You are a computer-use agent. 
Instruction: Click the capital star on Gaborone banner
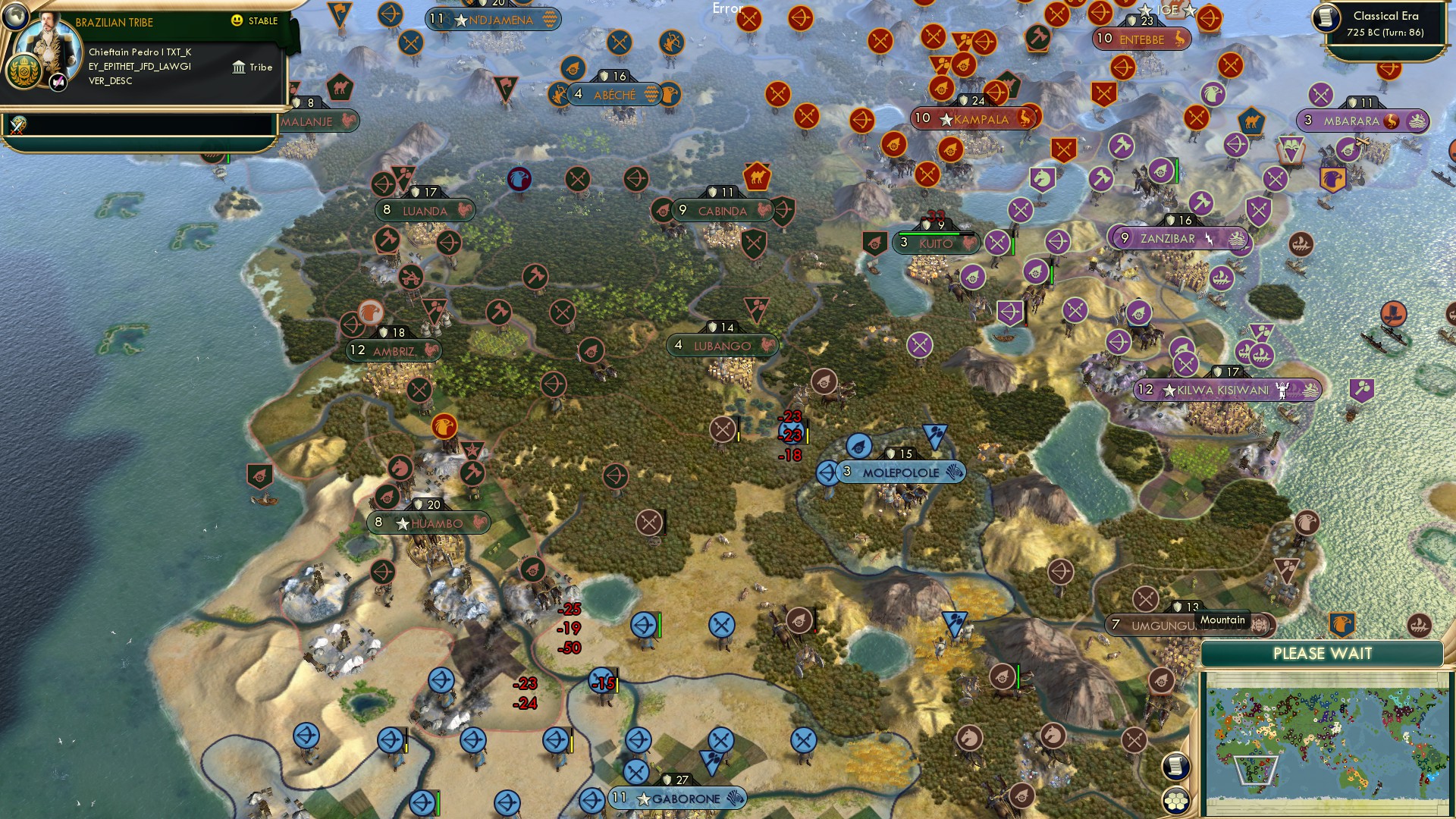coord(644,798)
